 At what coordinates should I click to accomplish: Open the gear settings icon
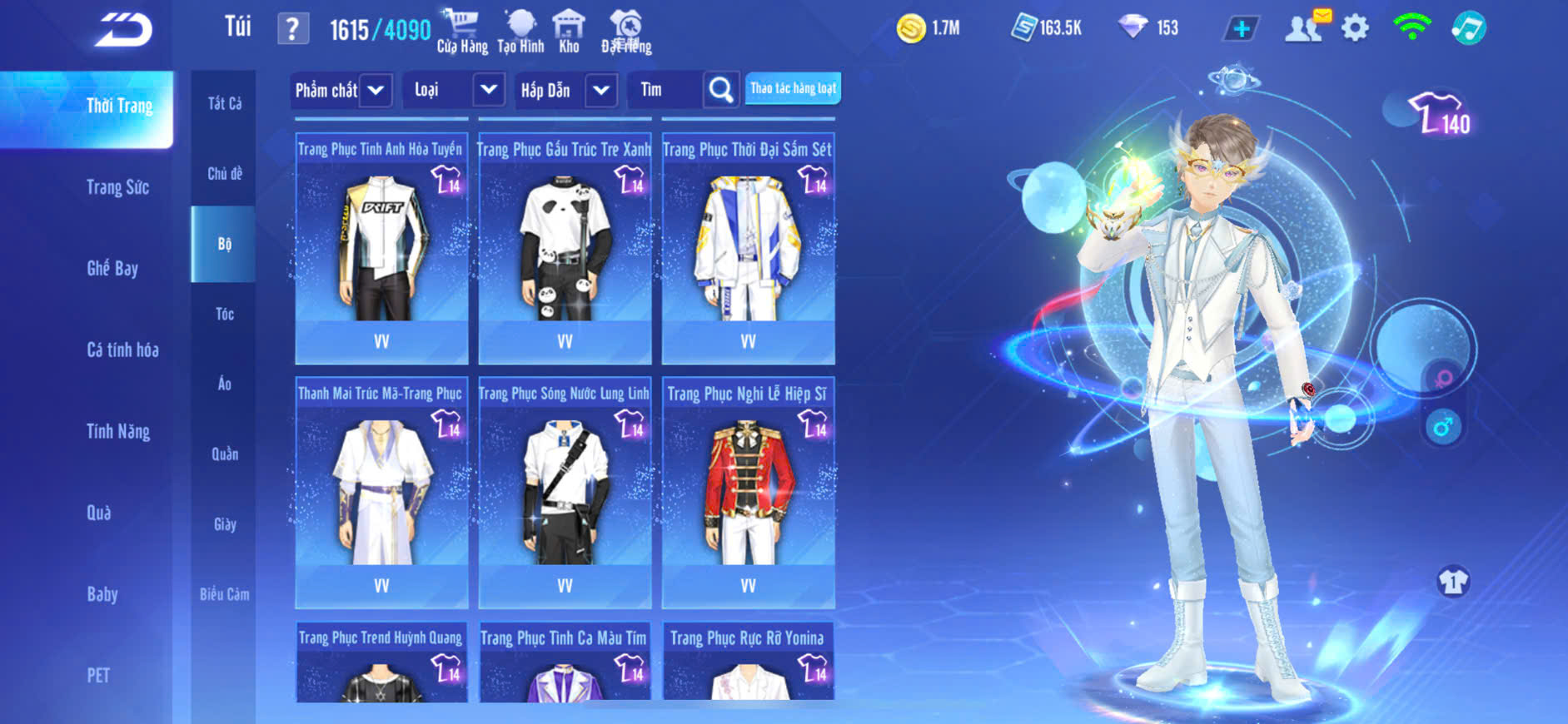pyautogui.click(x=1355, y=28)
